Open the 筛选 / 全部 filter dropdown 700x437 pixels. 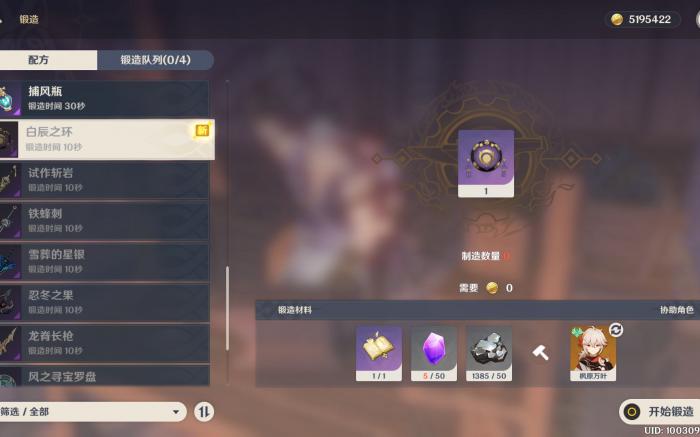pyautogui.click(x=93, y=411)
